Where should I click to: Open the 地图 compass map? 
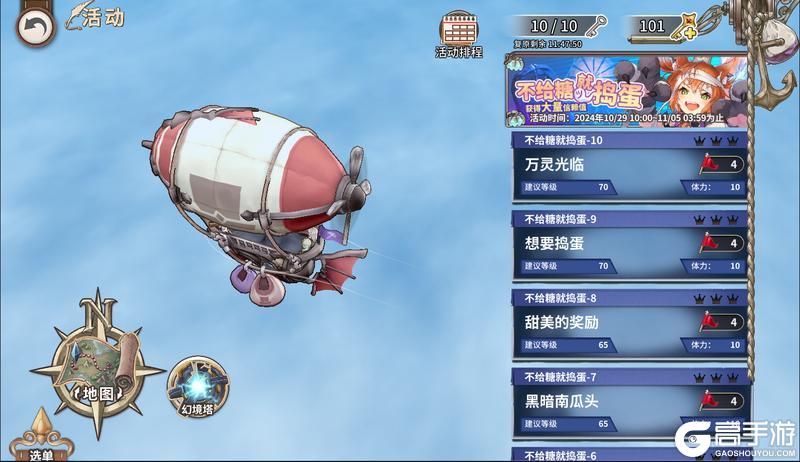click(97, 368)
